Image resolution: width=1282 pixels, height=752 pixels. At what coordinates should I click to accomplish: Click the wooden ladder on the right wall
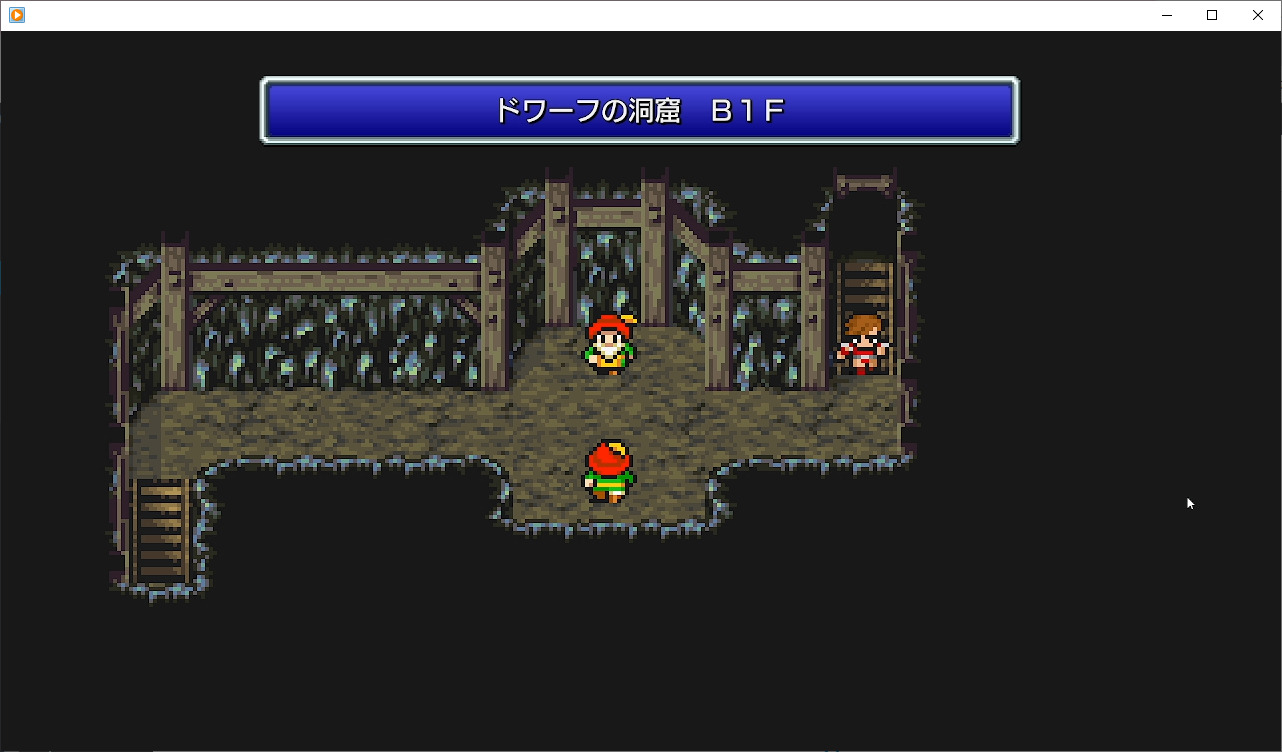[x=866, y=285]
